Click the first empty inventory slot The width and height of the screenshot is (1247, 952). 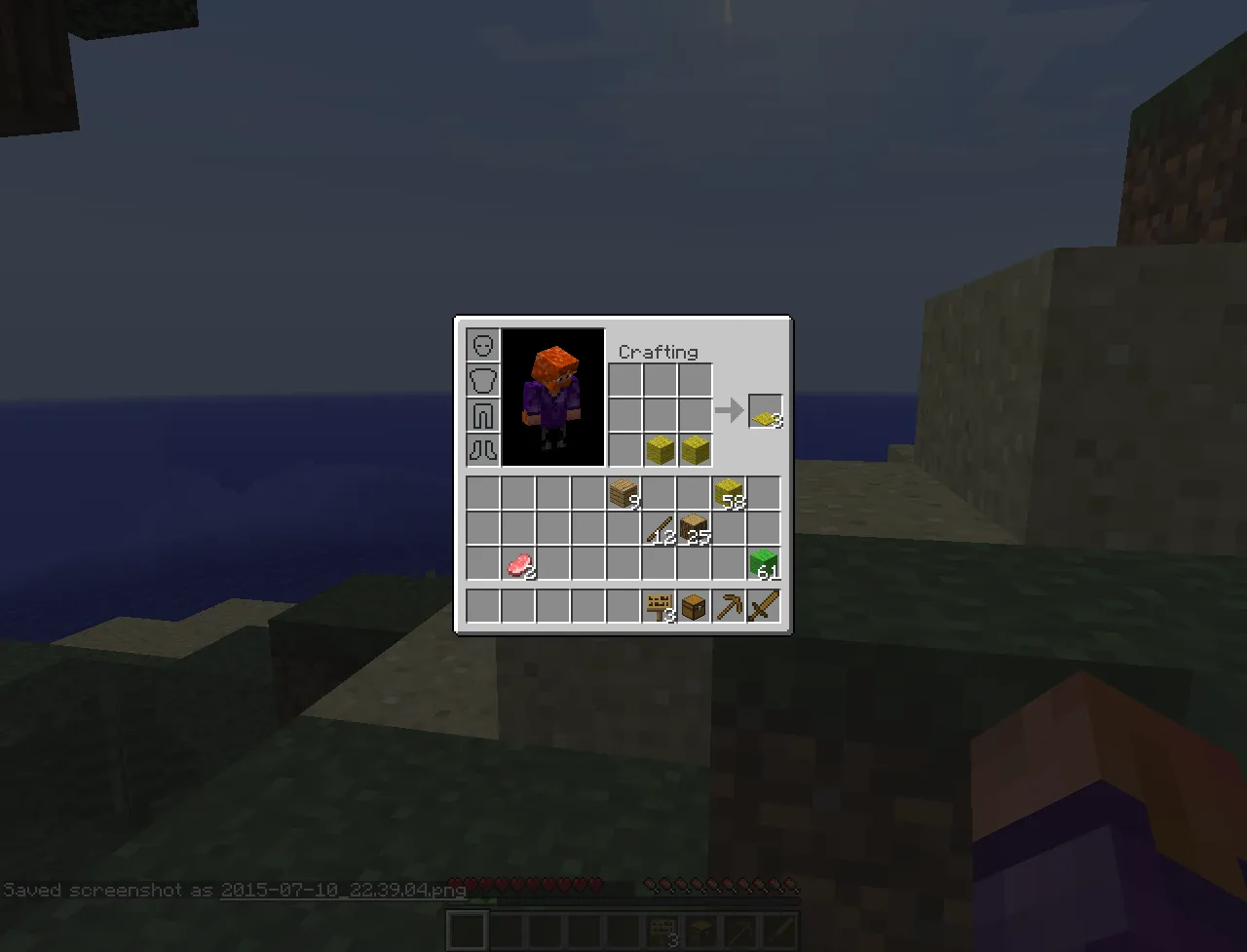coord(482,492)
